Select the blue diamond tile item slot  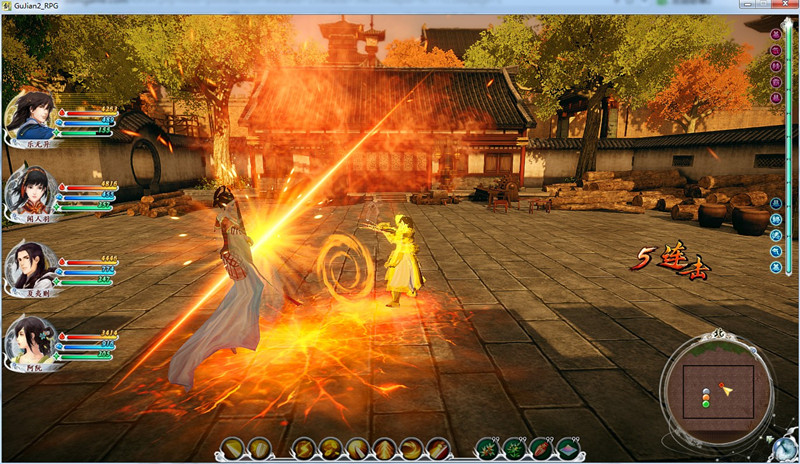(x=568, y=448)
